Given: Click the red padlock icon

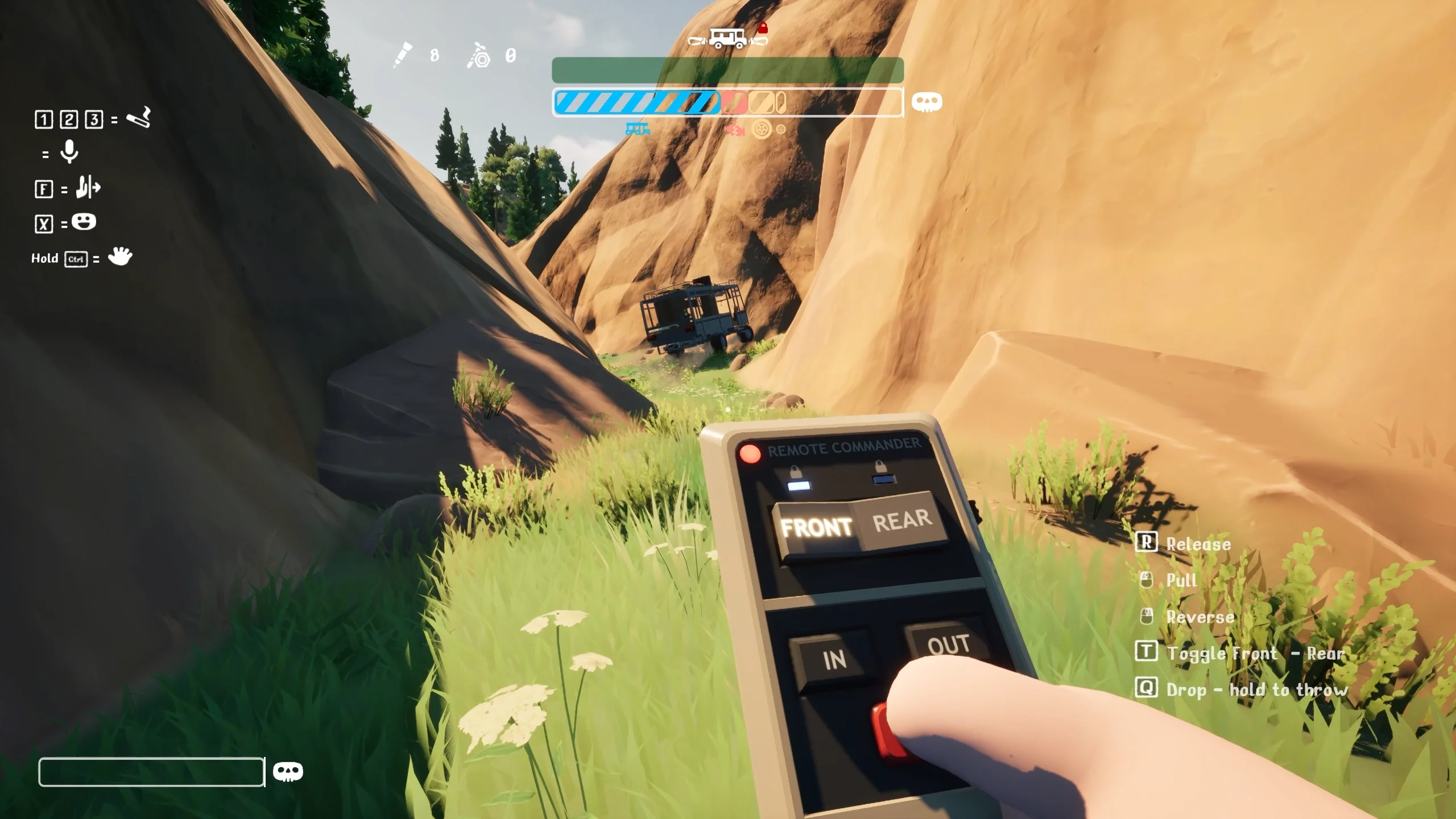Looking at the screenshot, I should (x=763, y=27).
